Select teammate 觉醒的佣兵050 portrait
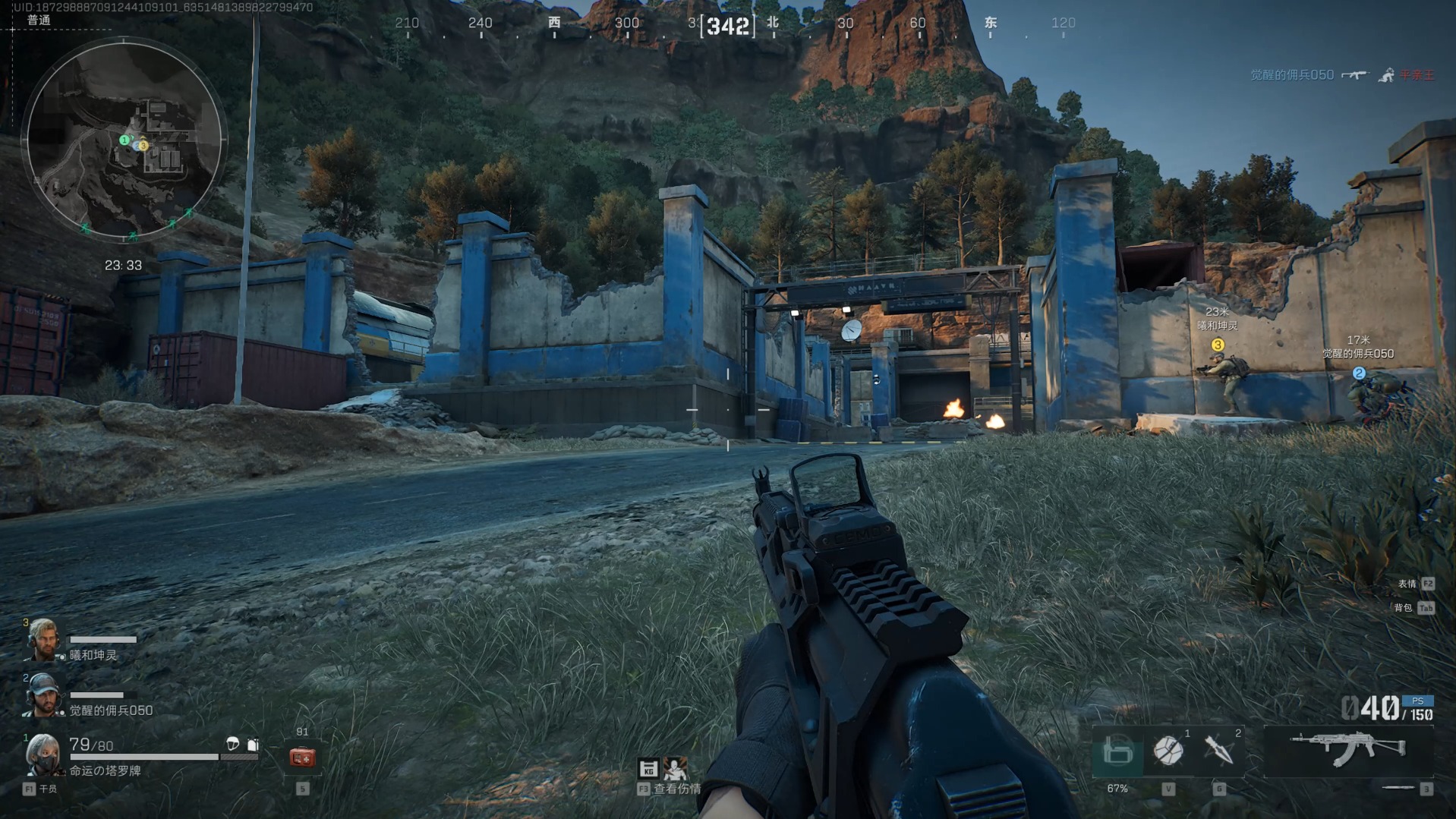The width and height of the screenshot is (1456, 819). 42,695
